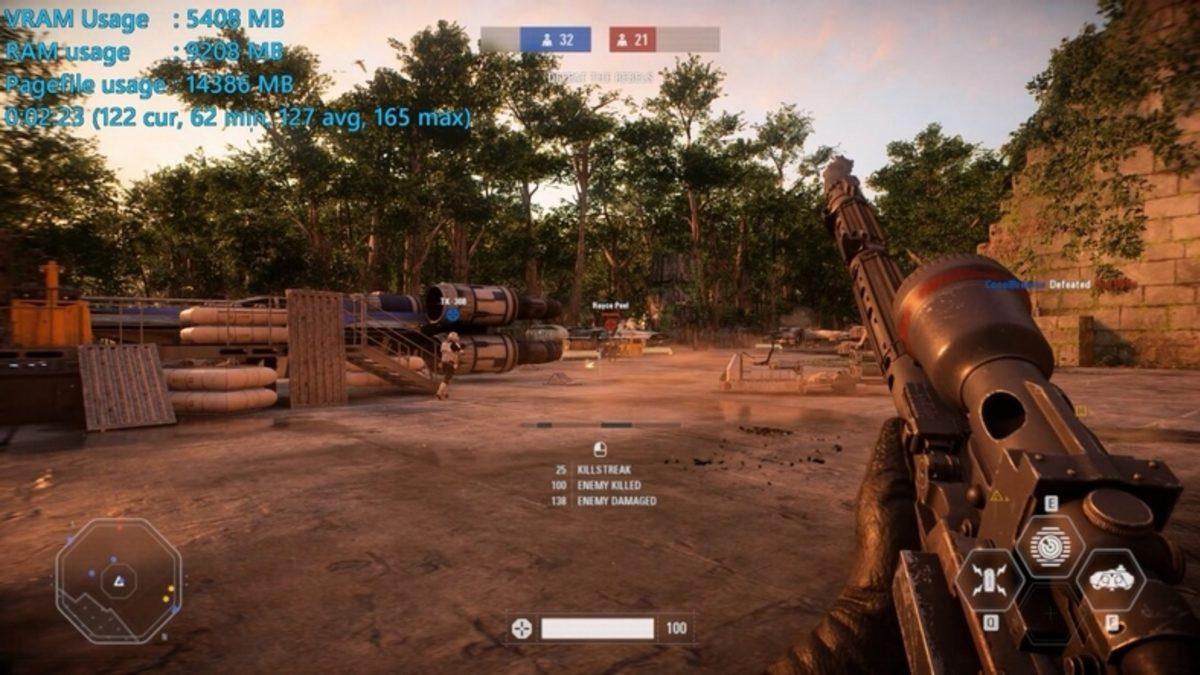Click the health cross icon
The image size is (1200, 675).
(521, 628)
